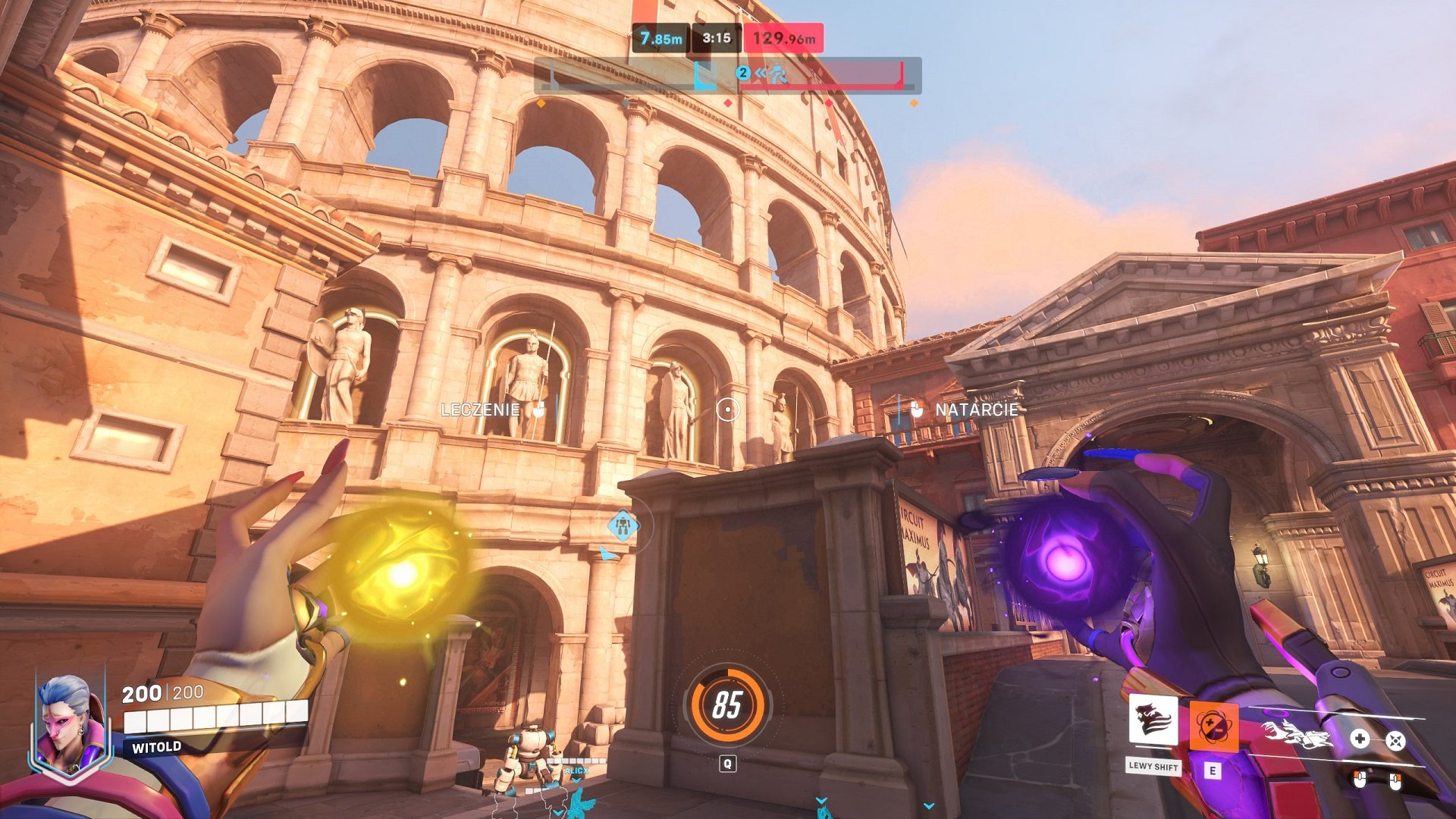The height and width of the screenshot is (819, 1456).
Task: Click the healing plus circle icon
Action: pos(1360,739)
